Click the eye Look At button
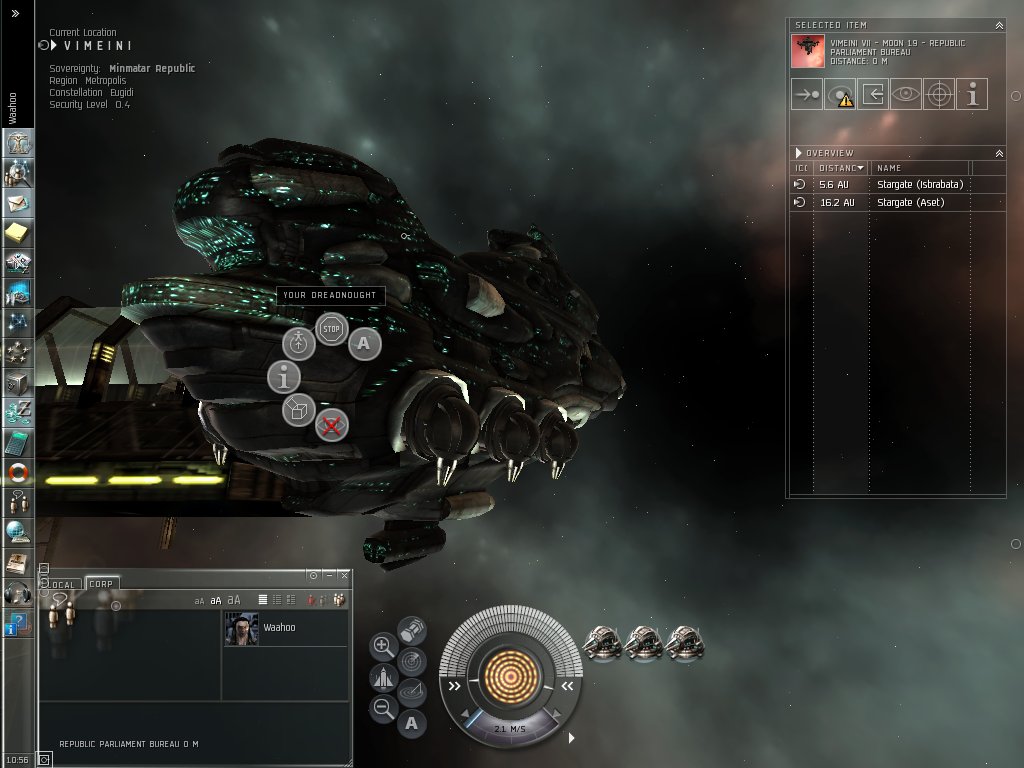The width and height of the screenshot is (1024, 768). coord(906,95)
